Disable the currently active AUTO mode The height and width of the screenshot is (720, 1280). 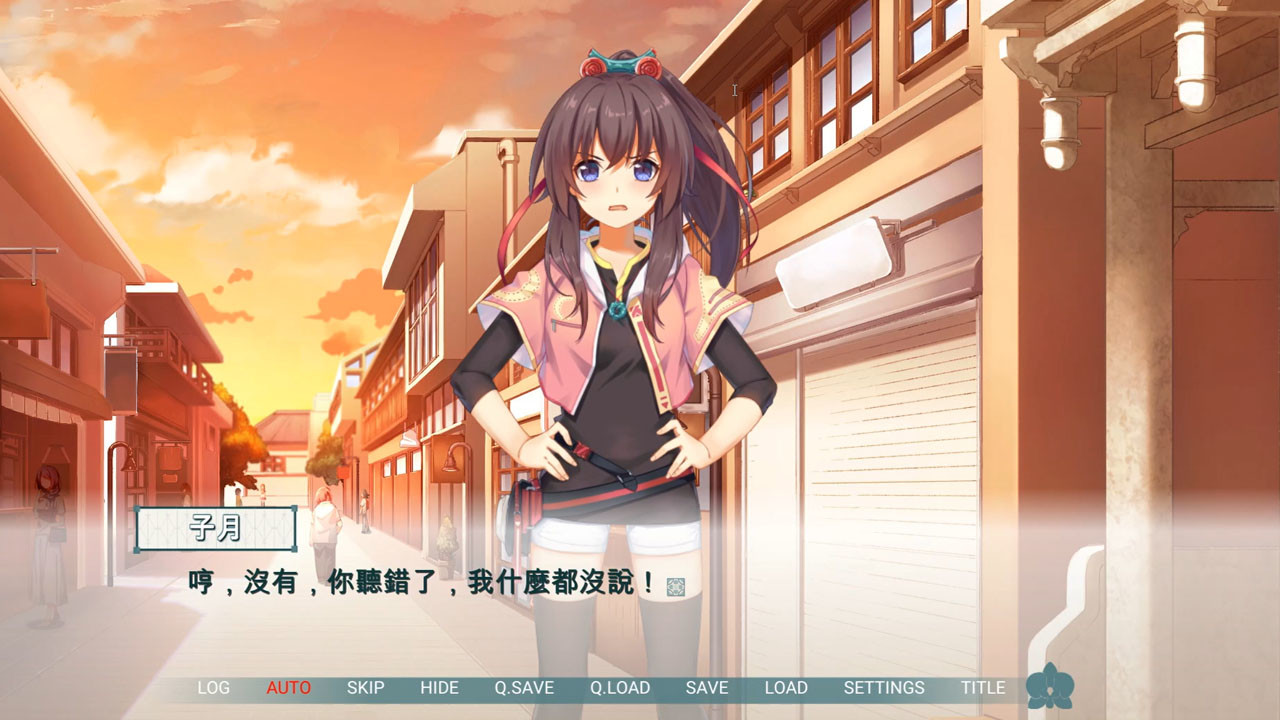287,688
